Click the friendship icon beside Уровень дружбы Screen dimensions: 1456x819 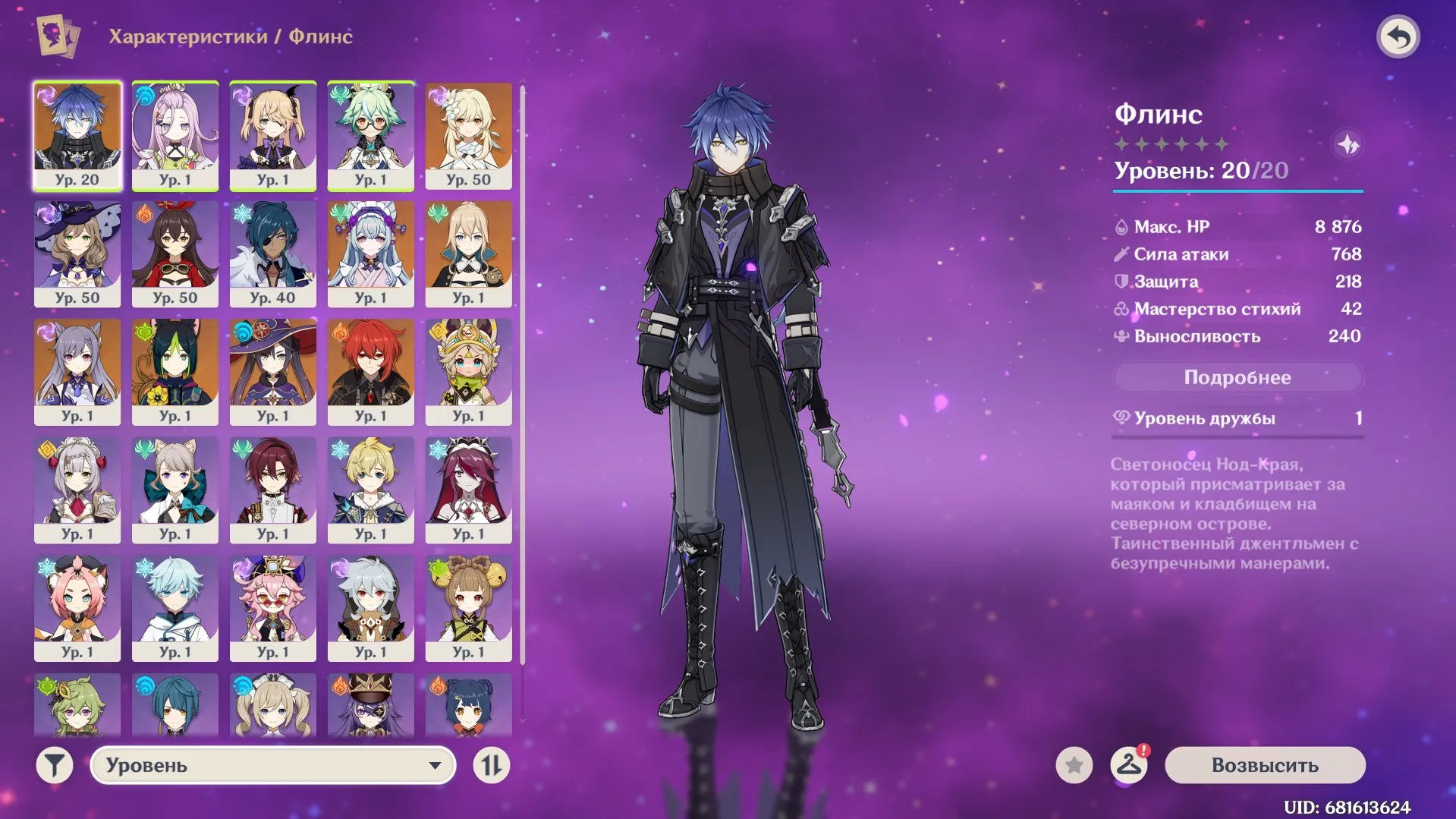tap(1121, 417)
